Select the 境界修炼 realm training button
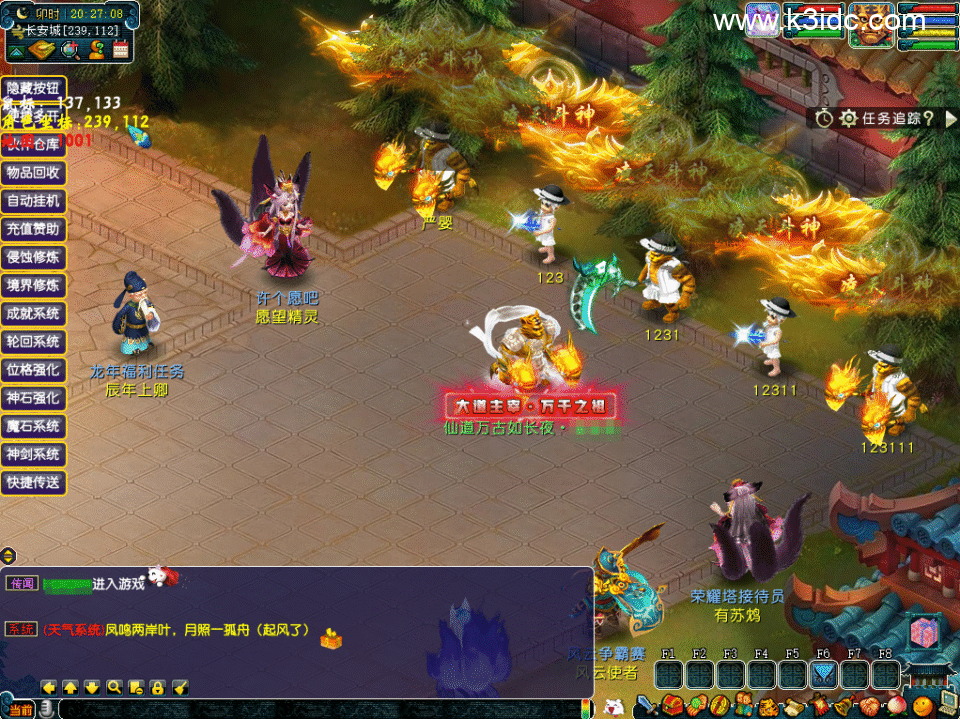The height and width of the screenshot is (719, 960). [33, 285]
